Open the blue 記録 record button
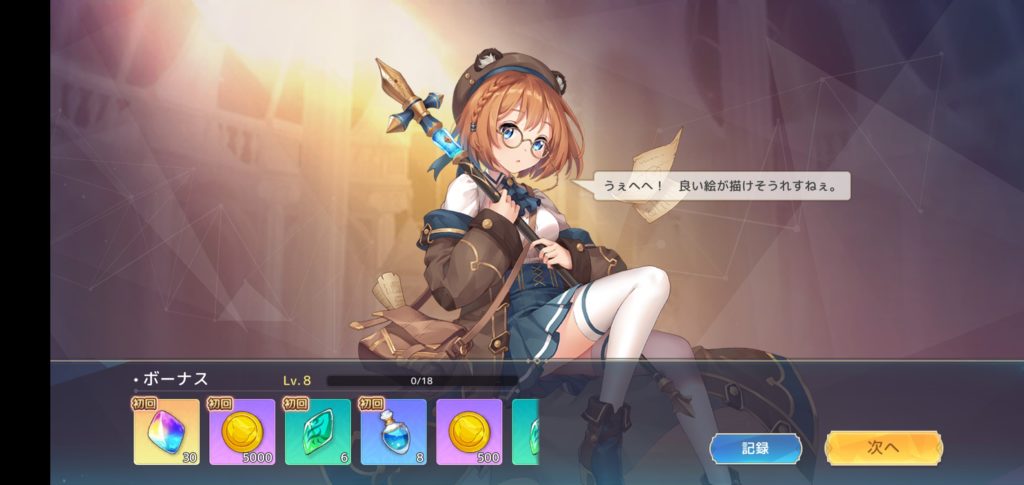 tap(755, 447)
